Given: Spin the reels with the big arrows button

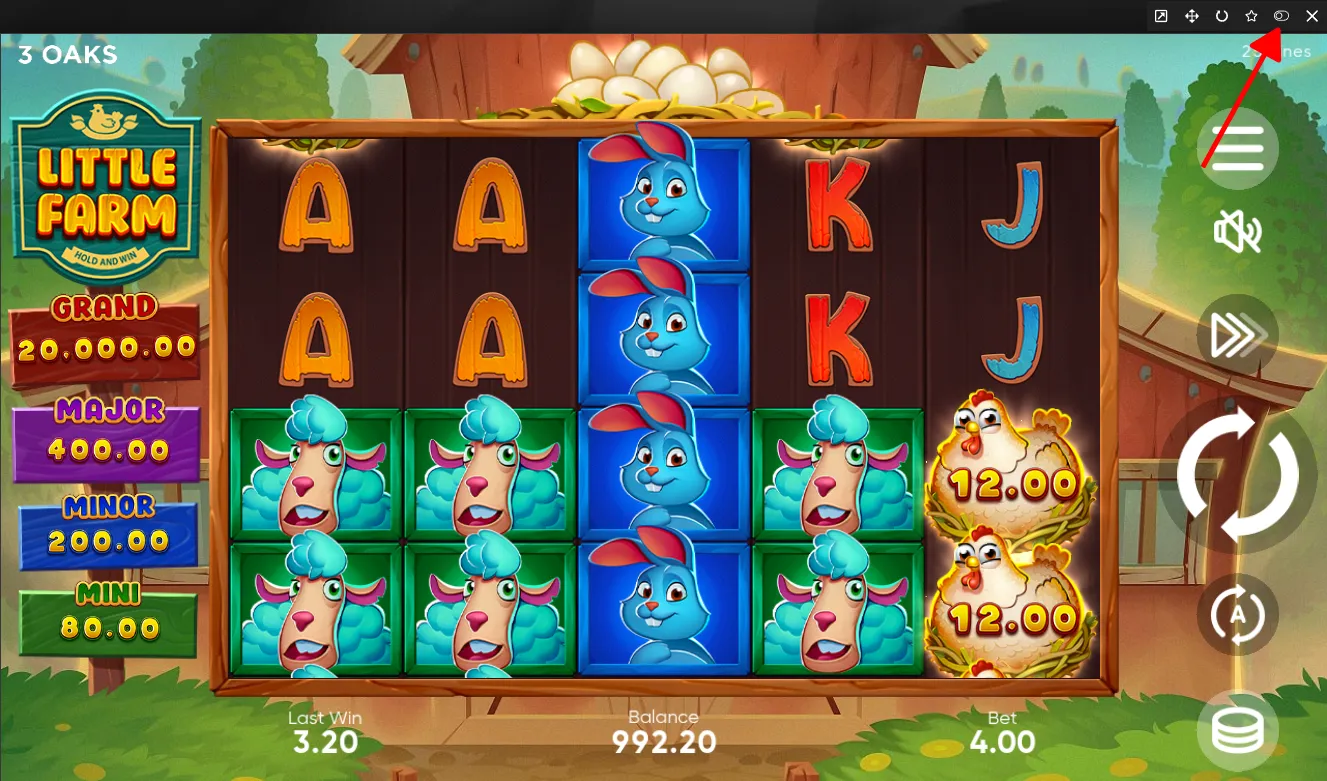Looking at the screenshot, I should (x=1238, y=474).
